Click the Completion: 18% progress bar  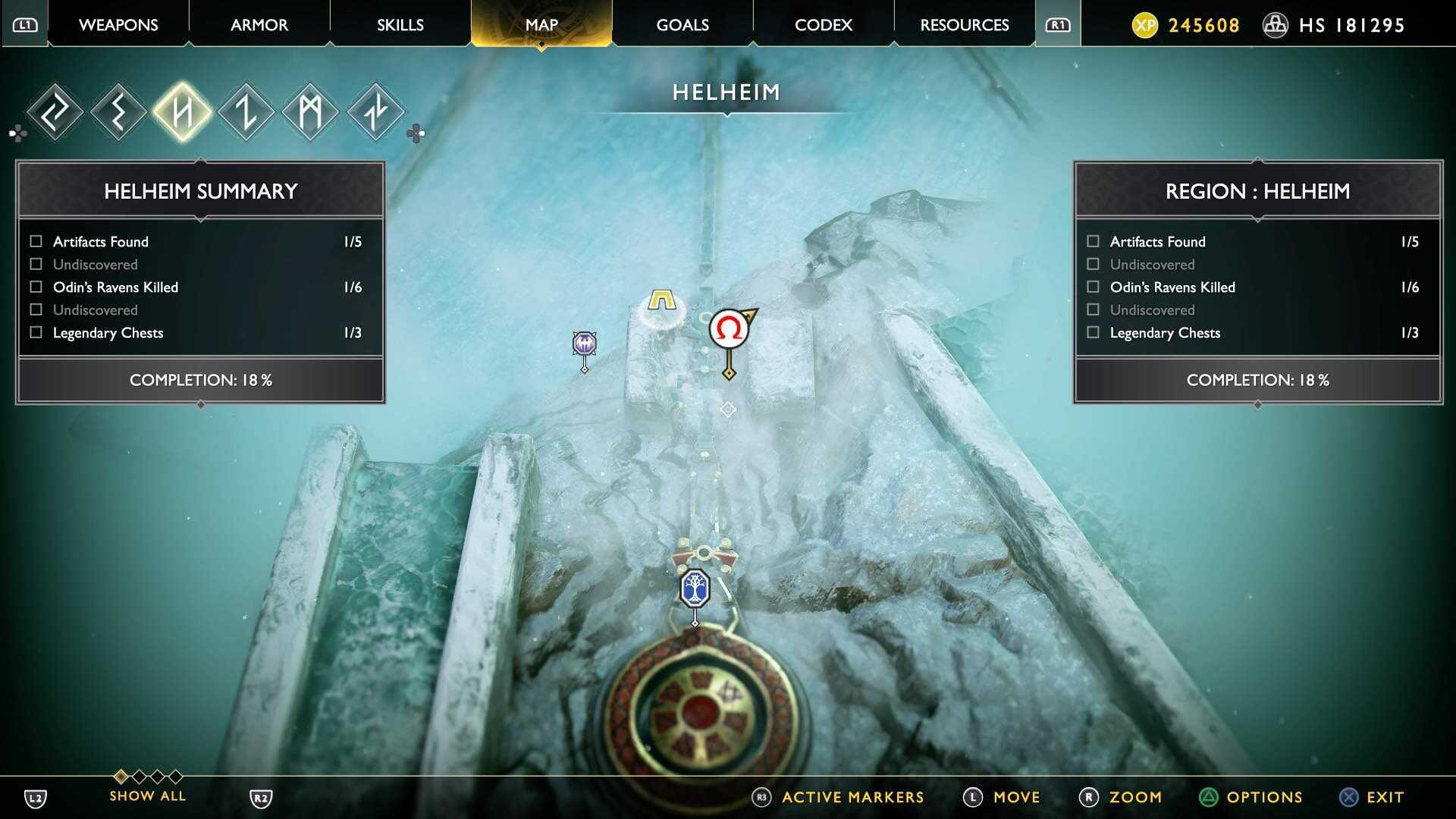(x=200, y=380)
